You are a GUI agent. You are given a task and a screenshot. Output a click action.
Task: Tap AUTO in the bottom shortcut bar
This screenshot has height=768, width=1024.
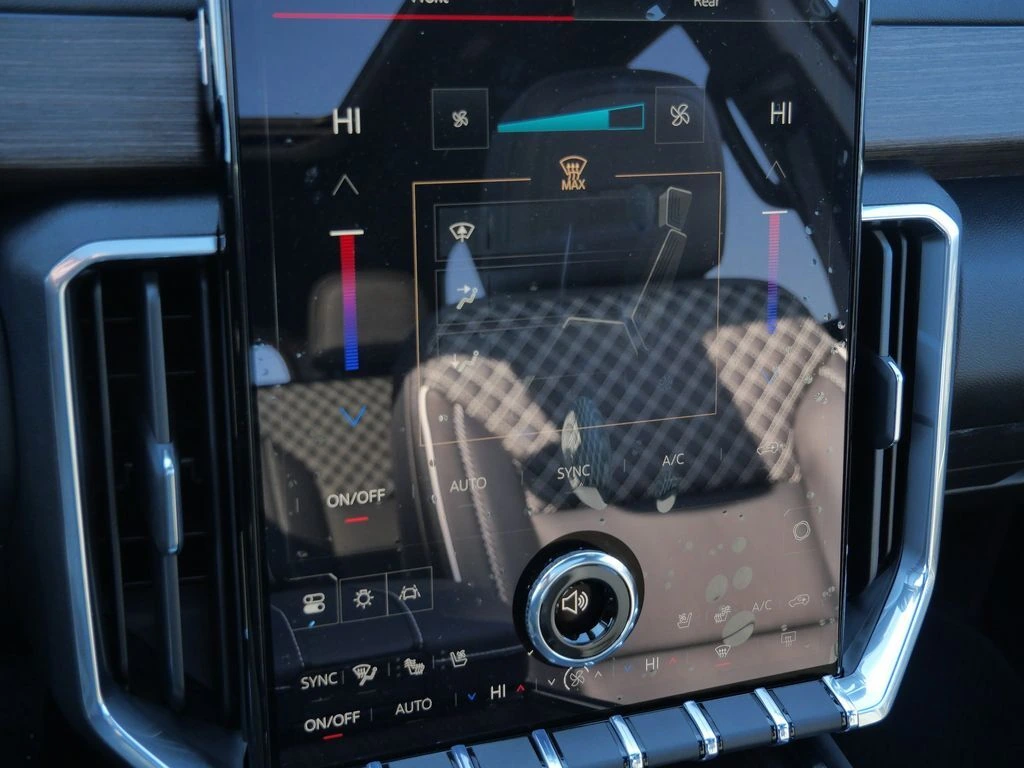coord(413,707)
